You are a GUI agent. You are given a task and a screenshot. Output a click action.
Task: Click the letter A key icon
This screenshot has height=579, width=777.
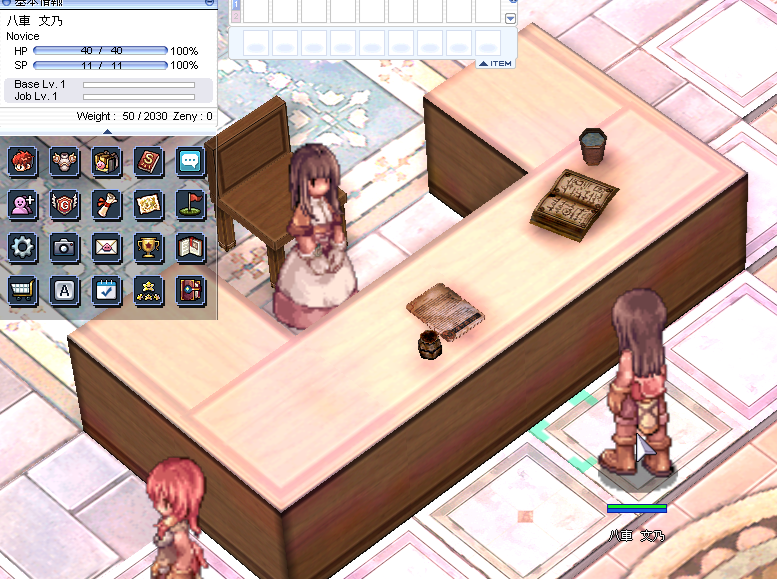64,290
